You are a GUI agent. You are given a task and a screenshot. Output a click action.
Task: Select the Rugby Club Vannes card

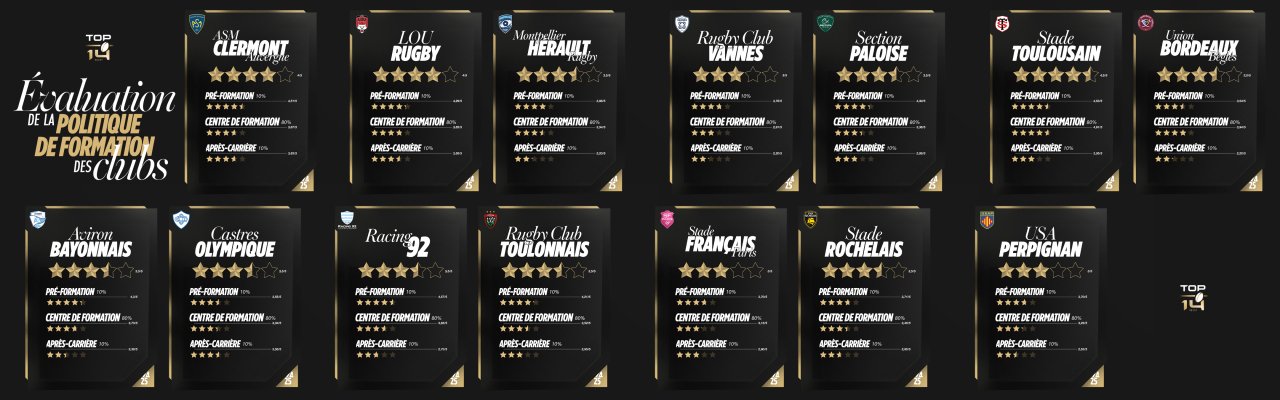(735, 100)
